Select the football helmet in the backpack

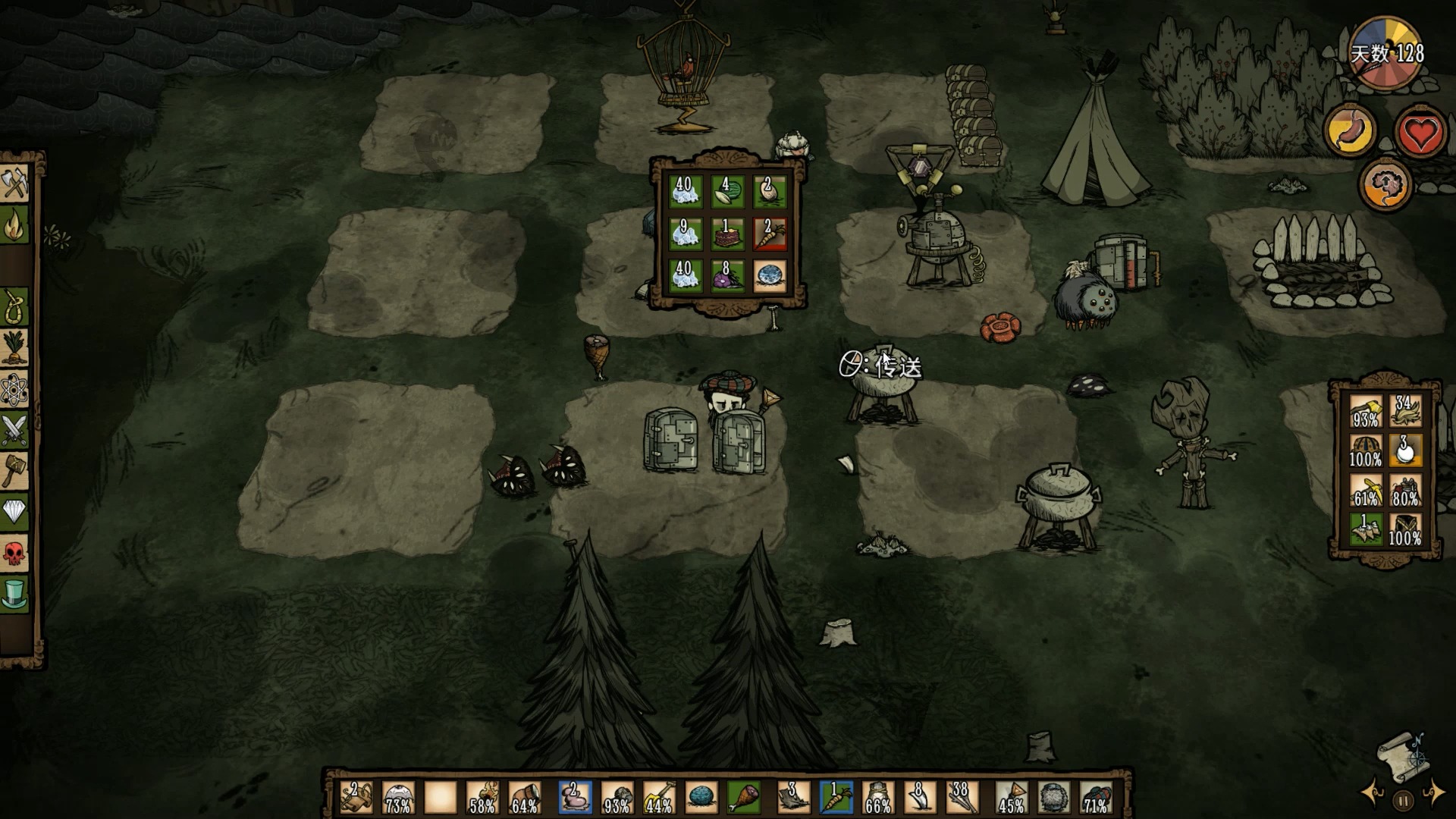1365,450
